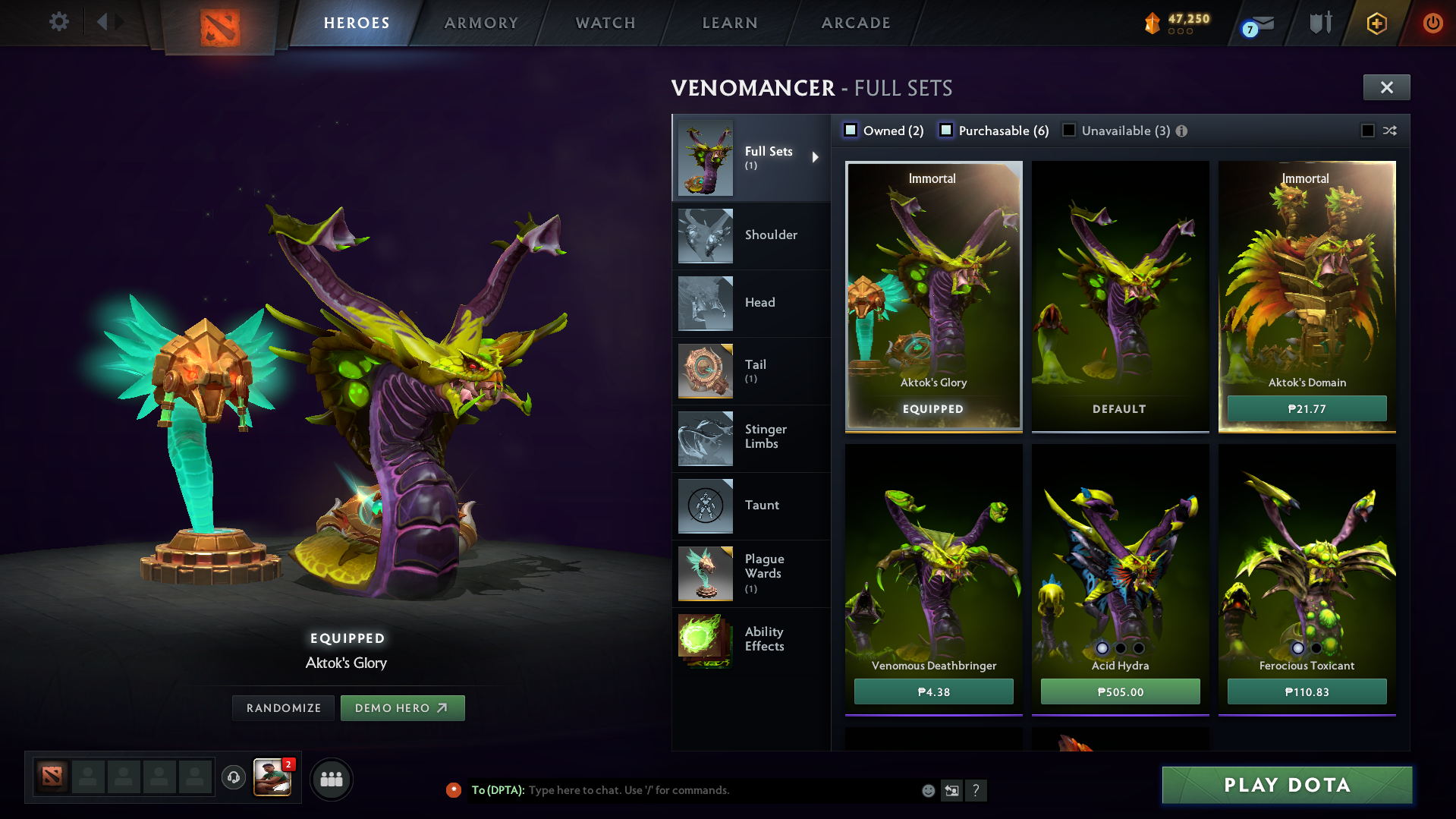The image size is (1456, 819).
Task: Select the Plague Wards category icon
Action: pos(704,573)
